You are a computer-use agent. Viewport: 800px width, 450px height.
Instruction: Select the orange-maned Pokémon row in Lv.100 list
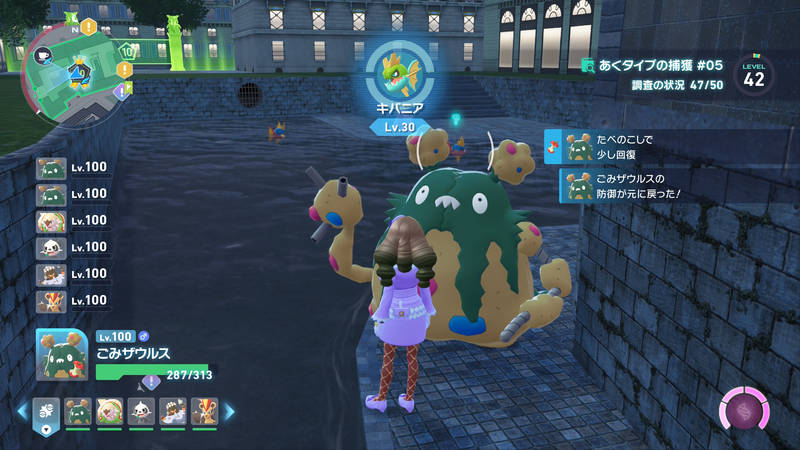(52, 300)
